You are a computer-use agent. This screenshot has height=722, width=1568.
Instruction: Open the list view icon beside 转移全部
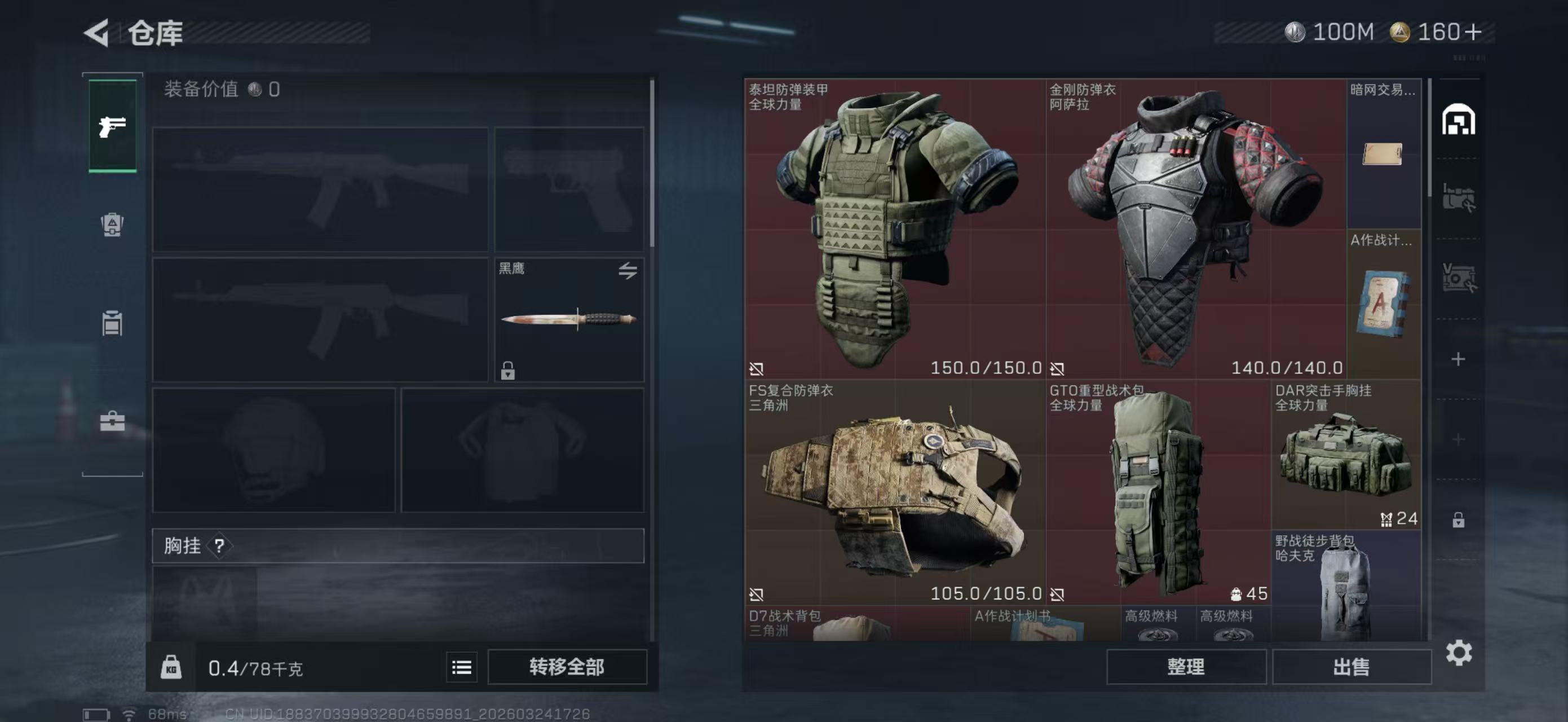pyautogui.click(x=461, y=668)
